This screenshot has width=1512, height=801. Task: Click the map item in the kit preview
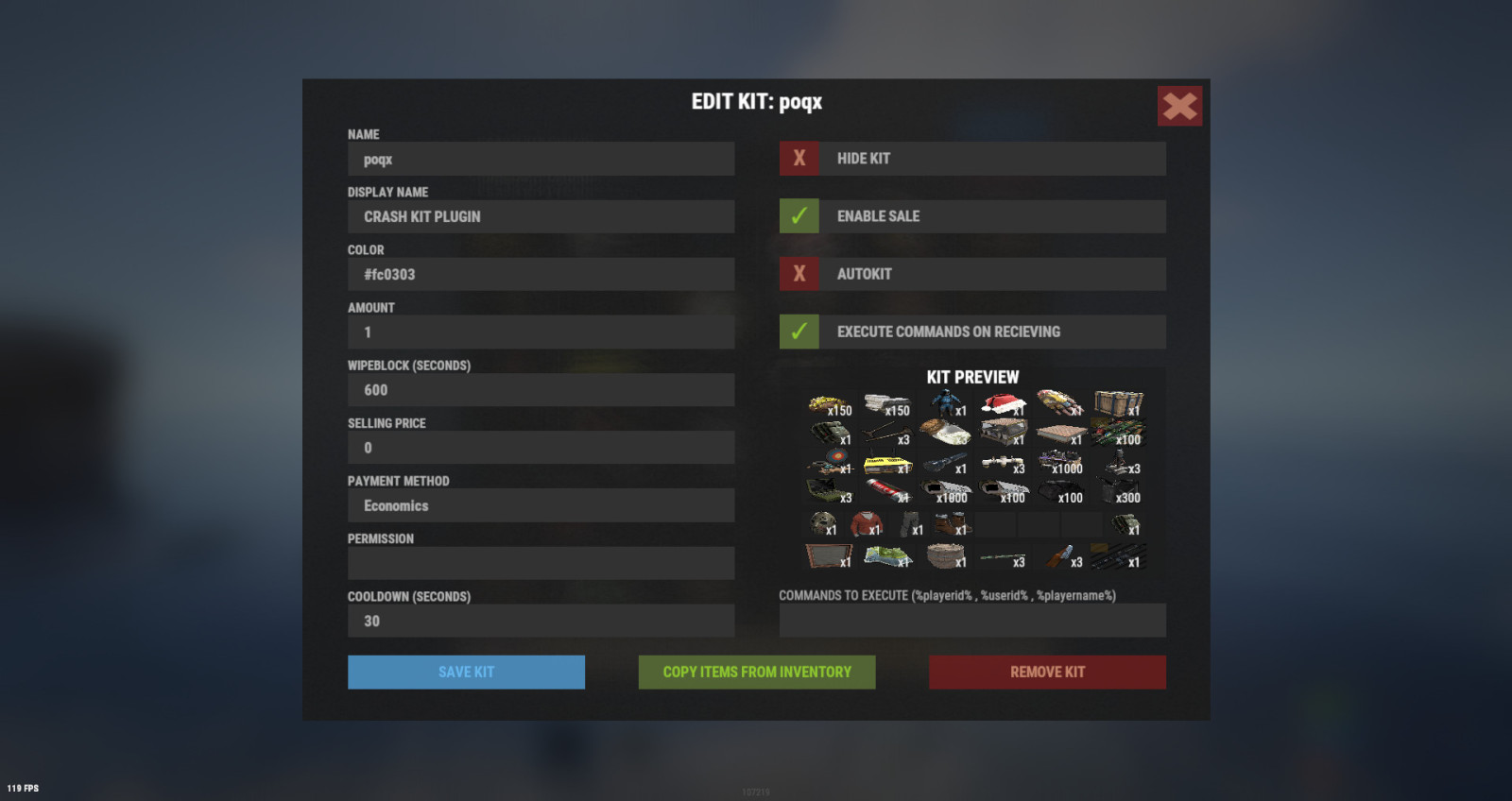[x=884, y=555]
